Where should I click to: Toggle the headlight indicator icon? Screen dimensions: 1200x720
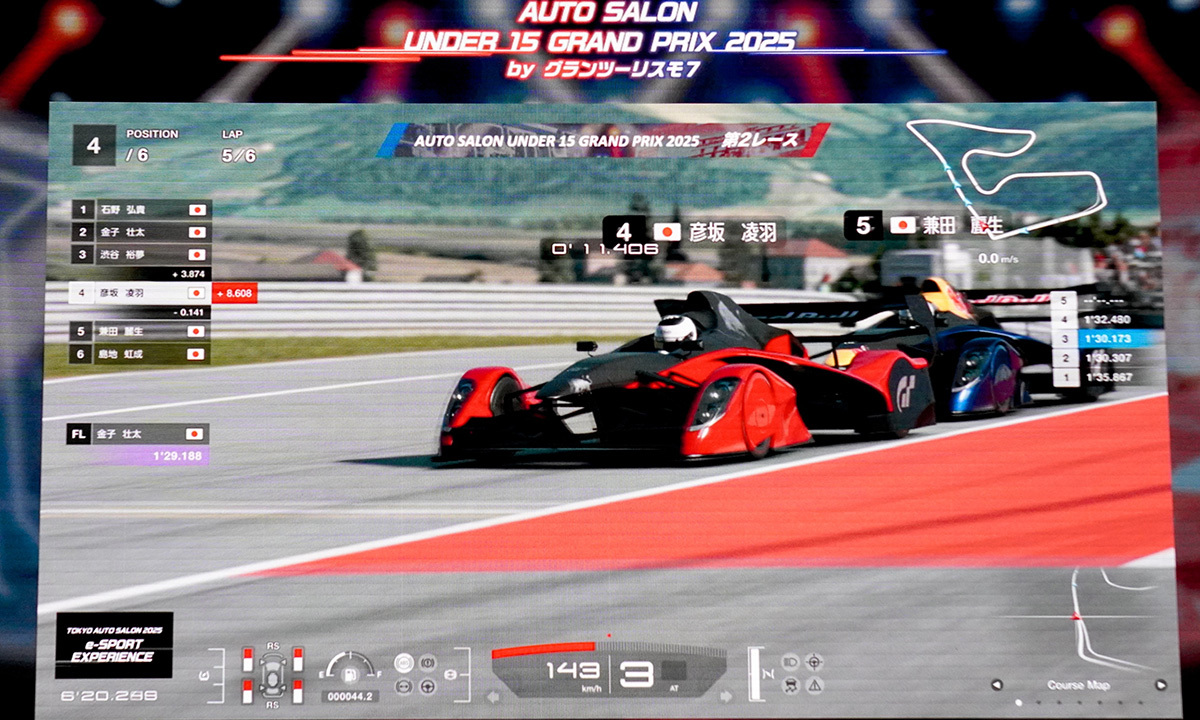click(789, 662)
